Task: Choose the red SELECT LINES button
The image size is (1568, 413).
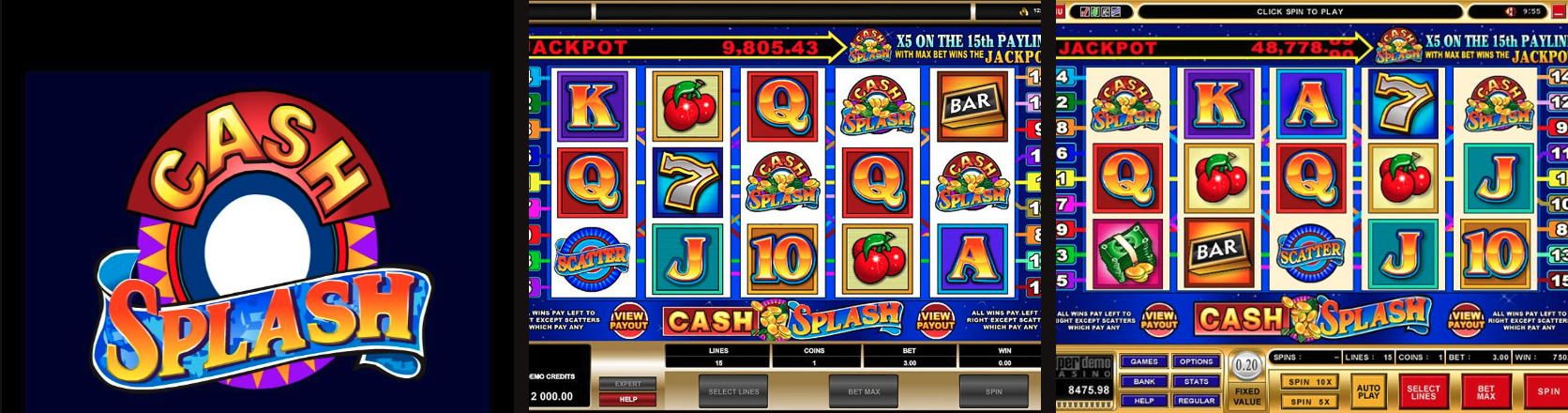Action: [x=1423, y=390]
